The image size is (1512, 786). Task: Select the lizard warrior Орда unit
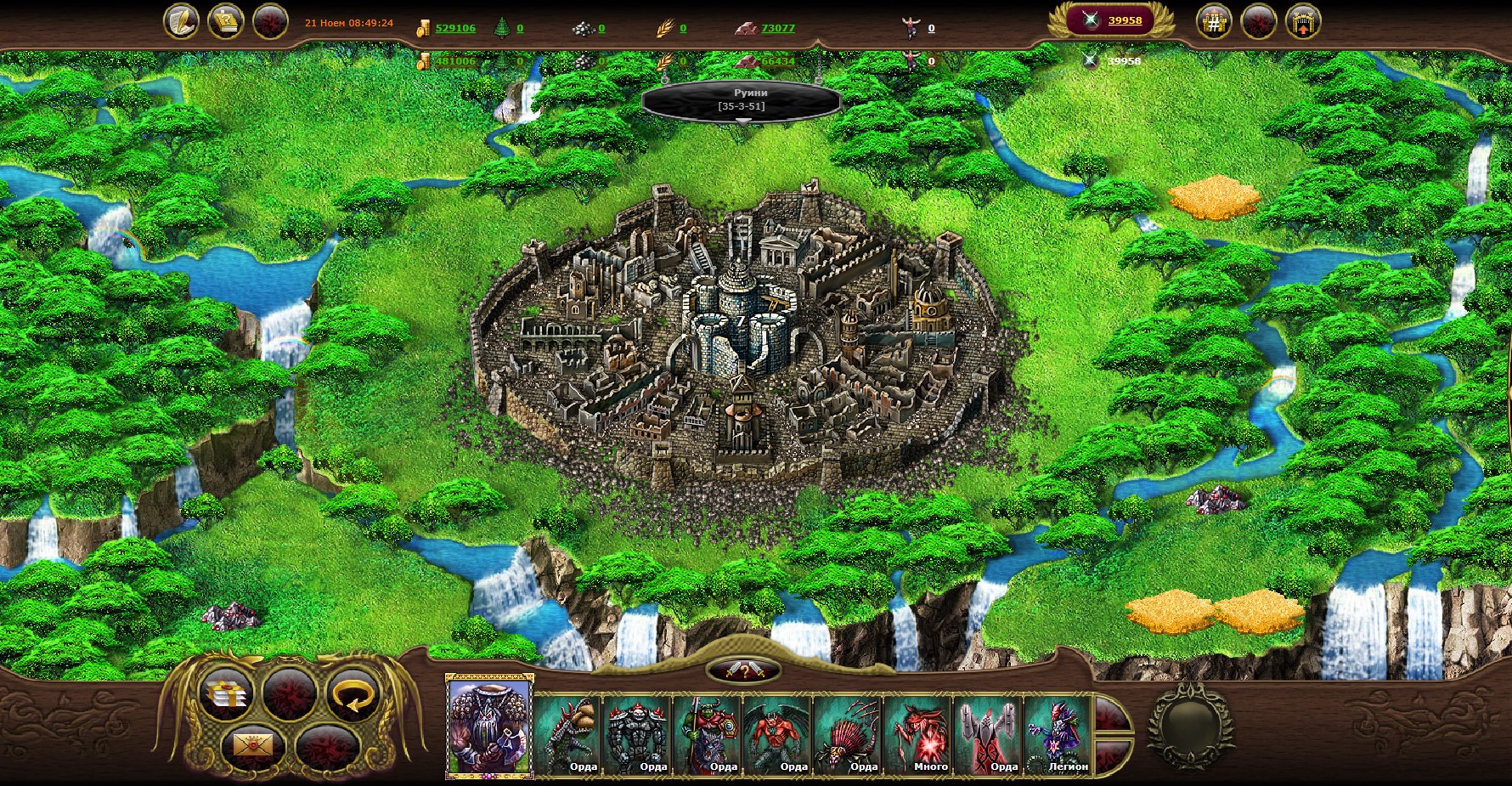pos(568,734)
